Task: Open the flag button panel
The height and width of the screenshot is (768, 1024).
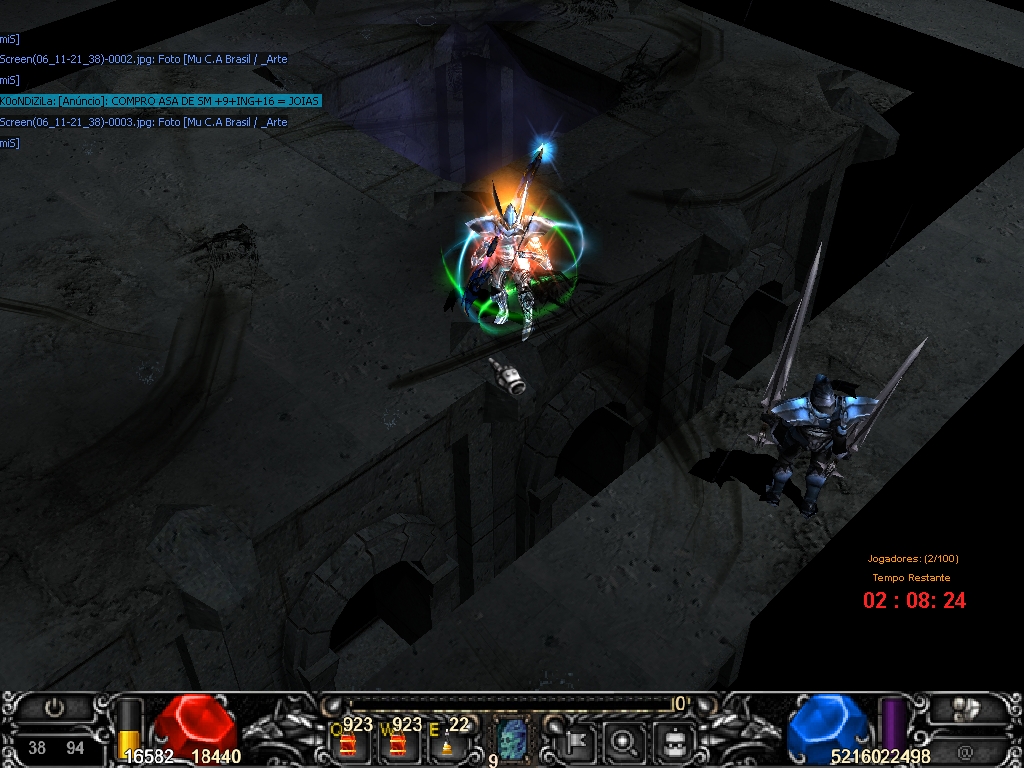Action: 577,742
